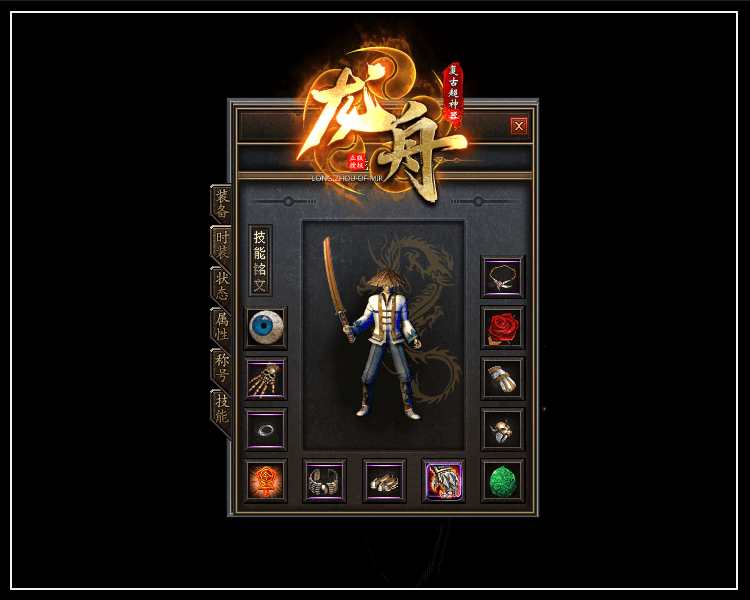Image resolution: width=750 pixels, height=600 pixels.
Task: Open the 时装 fashion tab
Action: tap(222, 244)
